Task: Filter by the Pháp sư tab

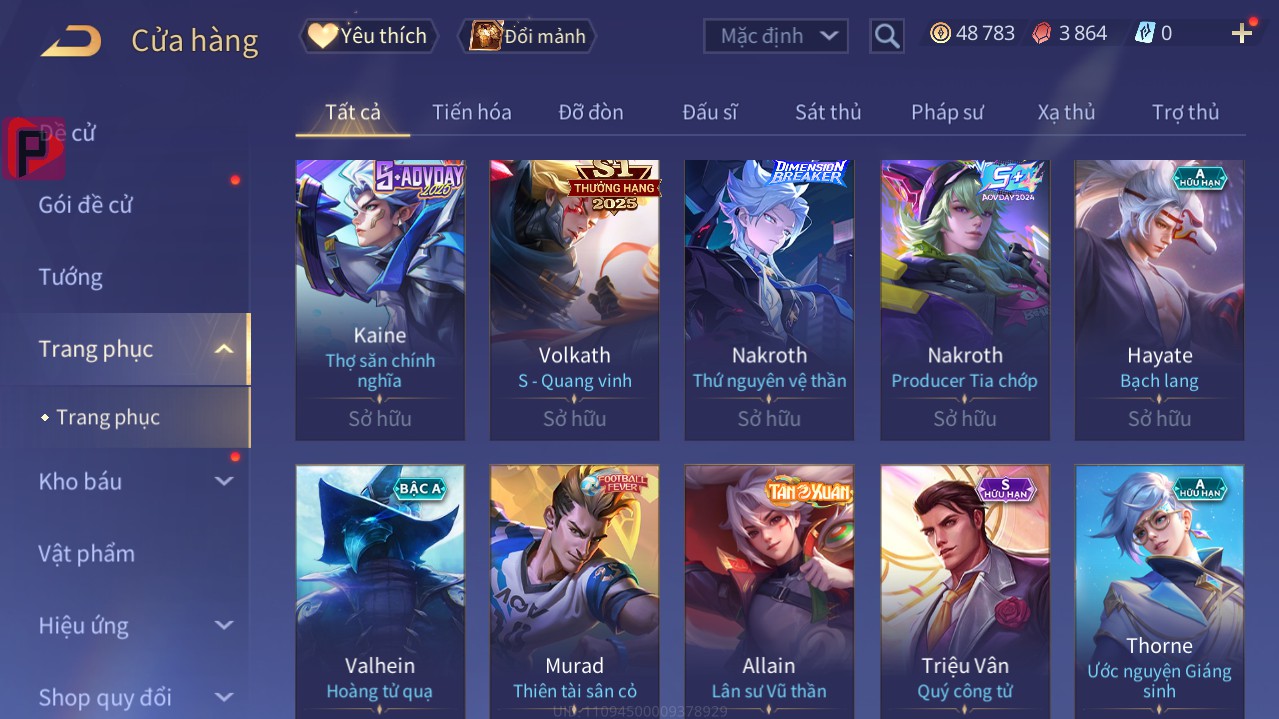Action: [x=946, y=112]
